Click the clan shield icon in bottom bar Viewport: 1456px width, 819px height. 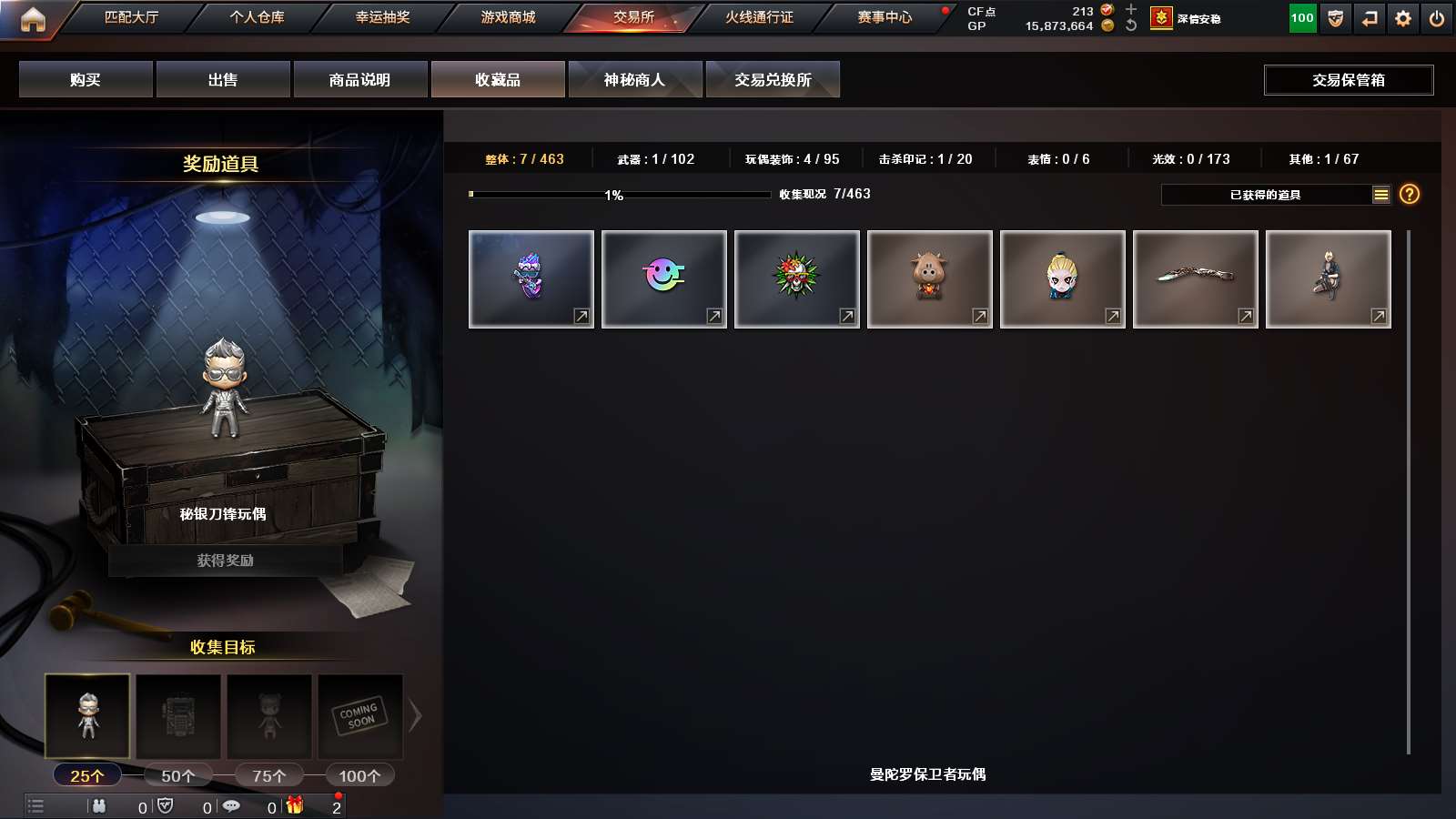[166, 805]
